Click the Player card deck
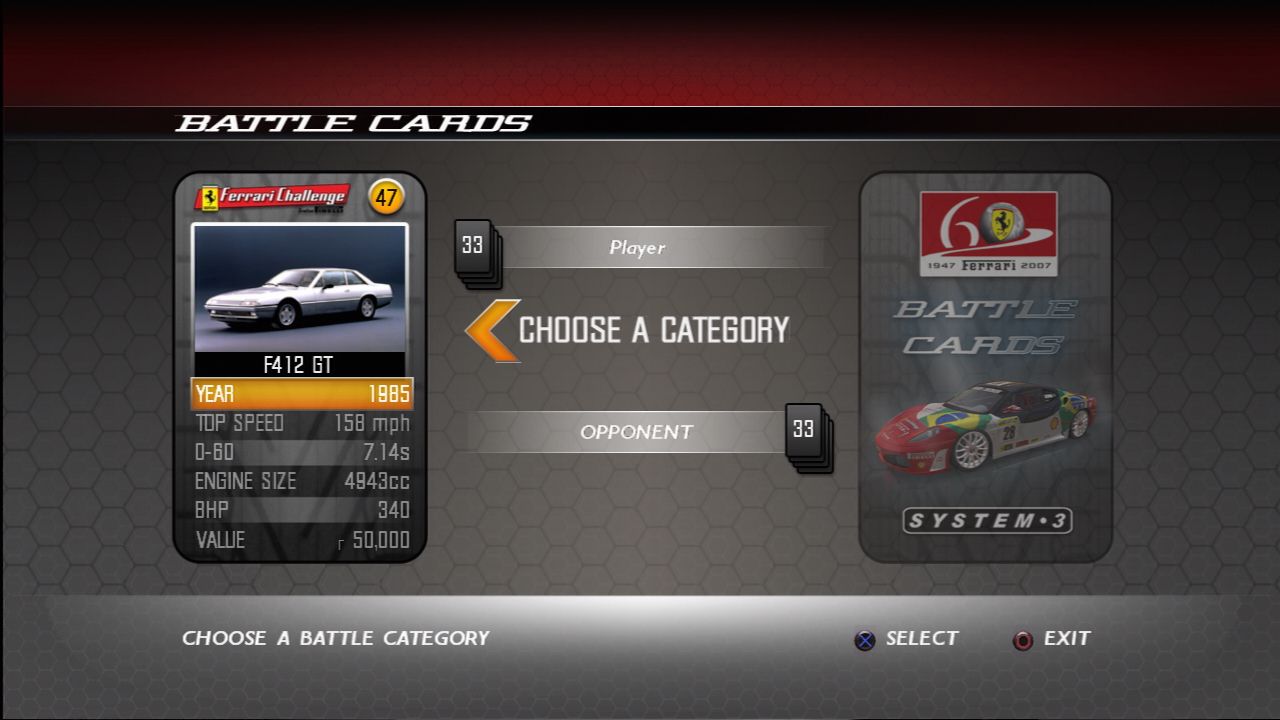The image size is (1280, 720). point(476,251)
